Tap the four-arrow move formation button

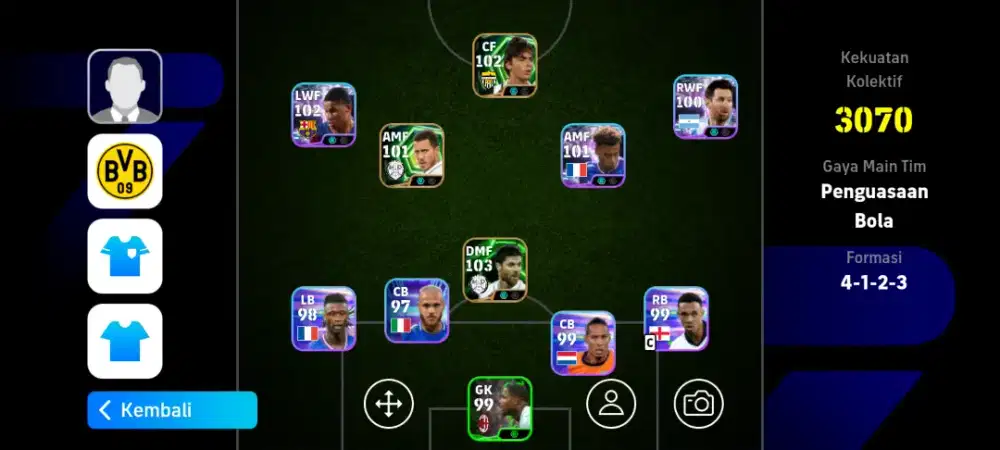click(388, 403)
